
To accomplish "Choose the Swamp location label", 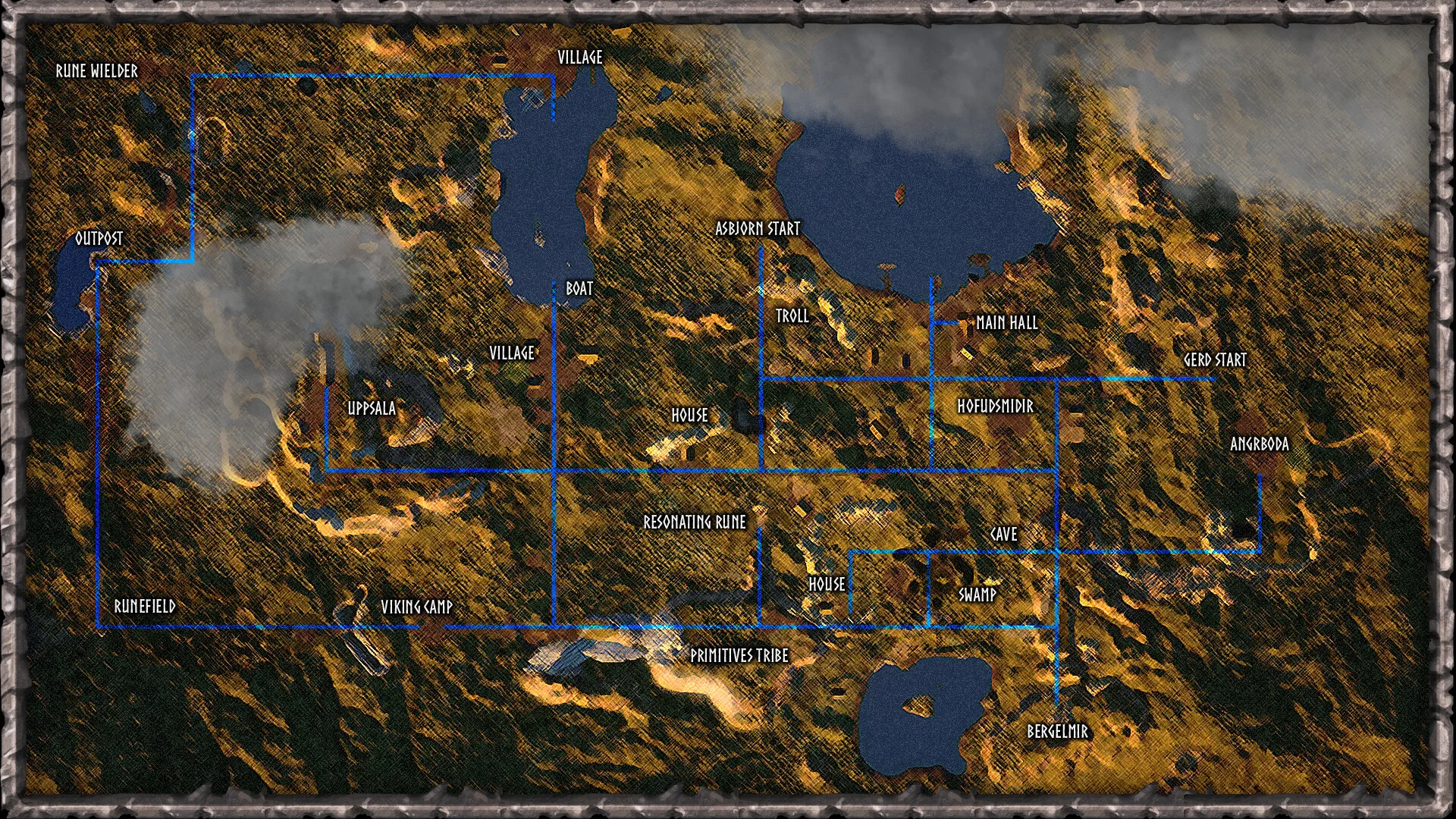I will [x=977, y=595].
